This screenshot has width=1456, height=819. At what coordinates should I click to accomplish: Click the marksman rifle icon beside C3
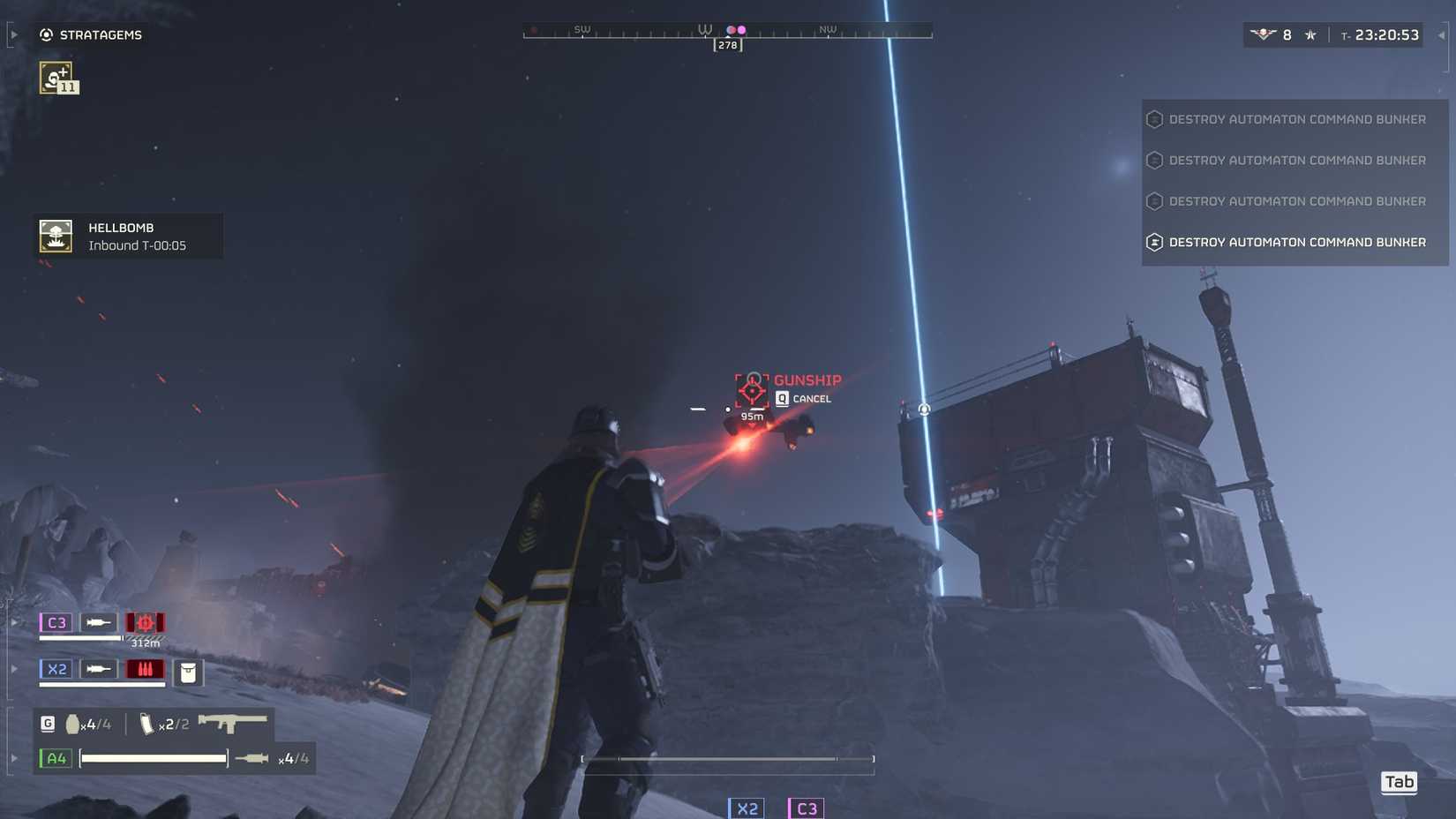pos(97,622)
